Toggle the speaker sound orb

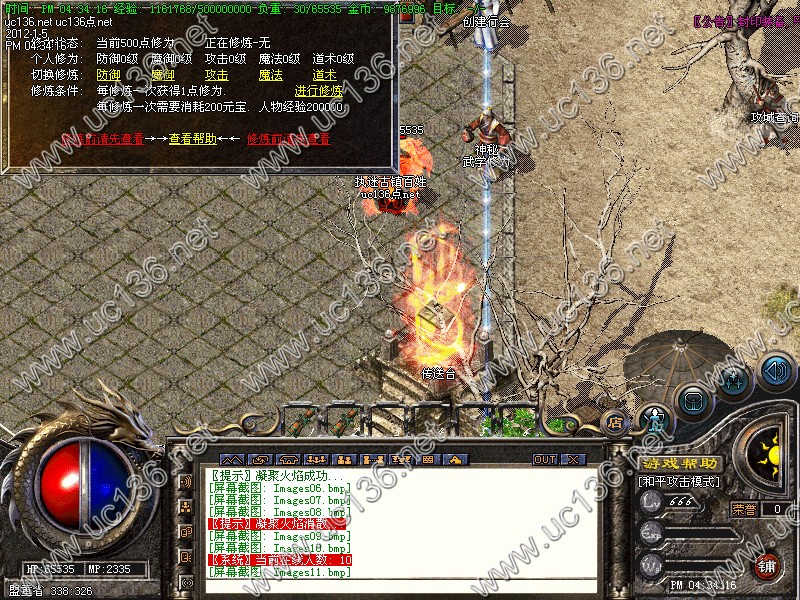tap(776, 372)
